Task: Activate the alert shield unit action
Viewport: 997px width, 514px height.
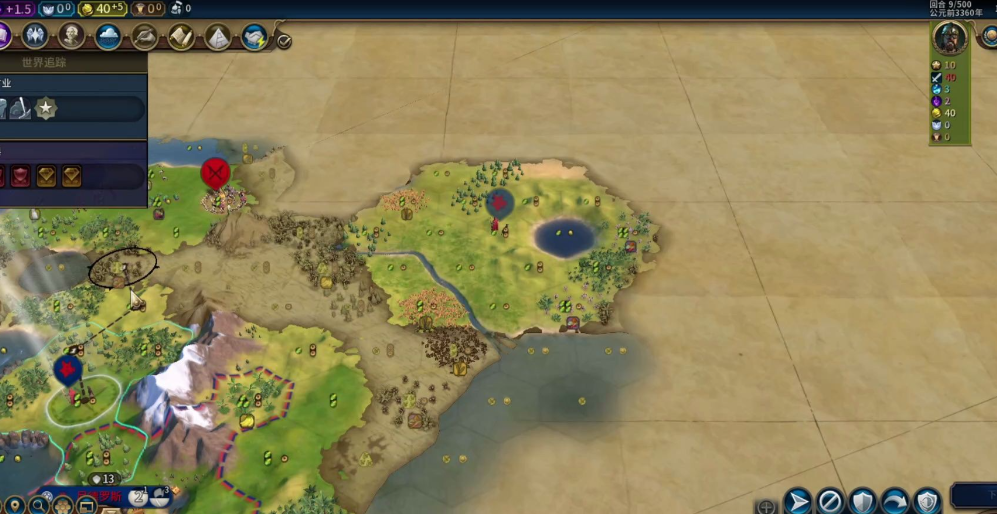Action: tap(928, 500)
